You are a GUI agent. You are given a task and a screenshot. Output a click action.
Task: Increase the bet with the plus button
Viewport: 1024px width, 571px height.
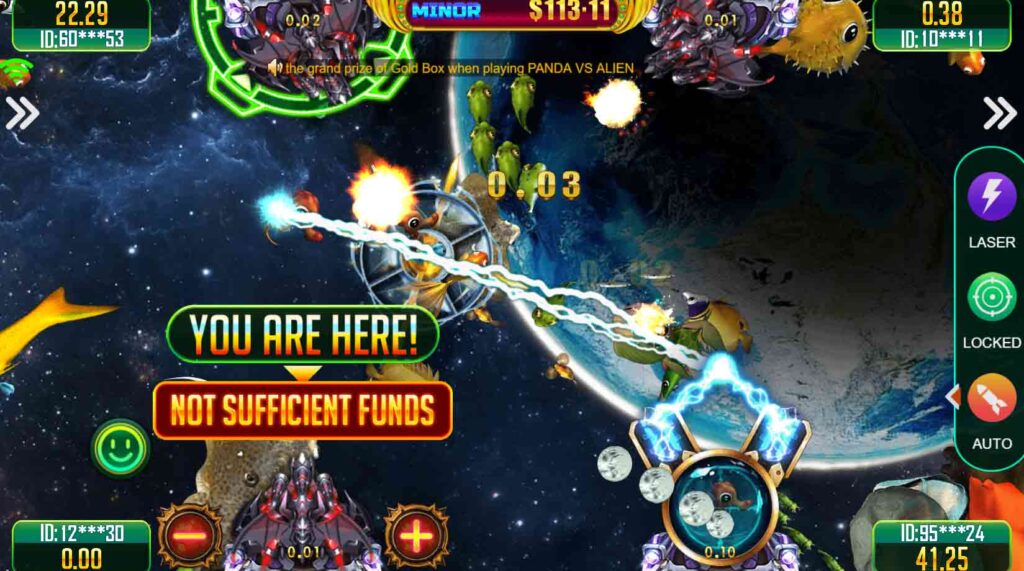click(x=416, y=537)
